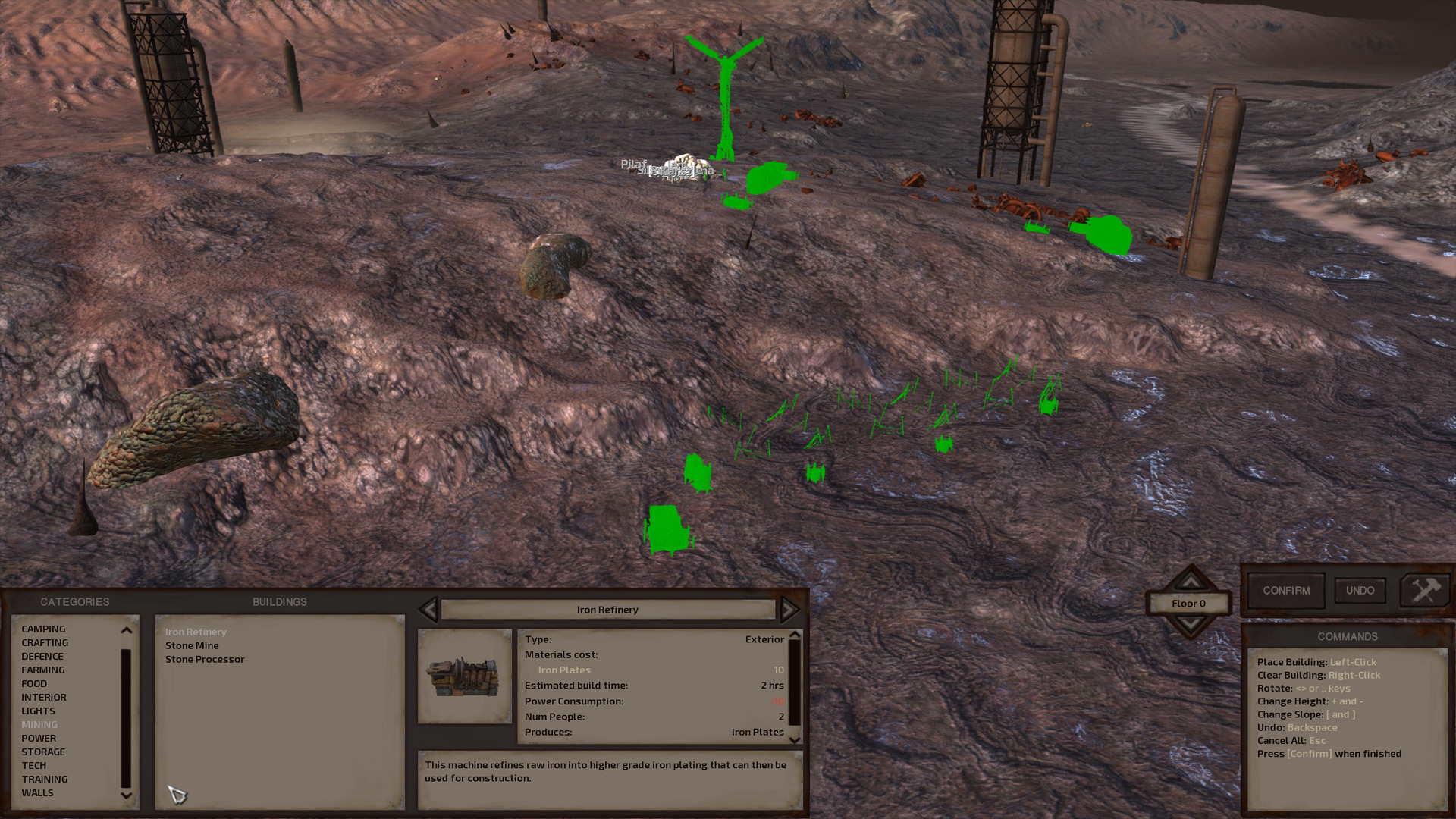Select the POWER category
This screenshot has height=819, width=1456.
pyautogui.click(x=40, y=738)
